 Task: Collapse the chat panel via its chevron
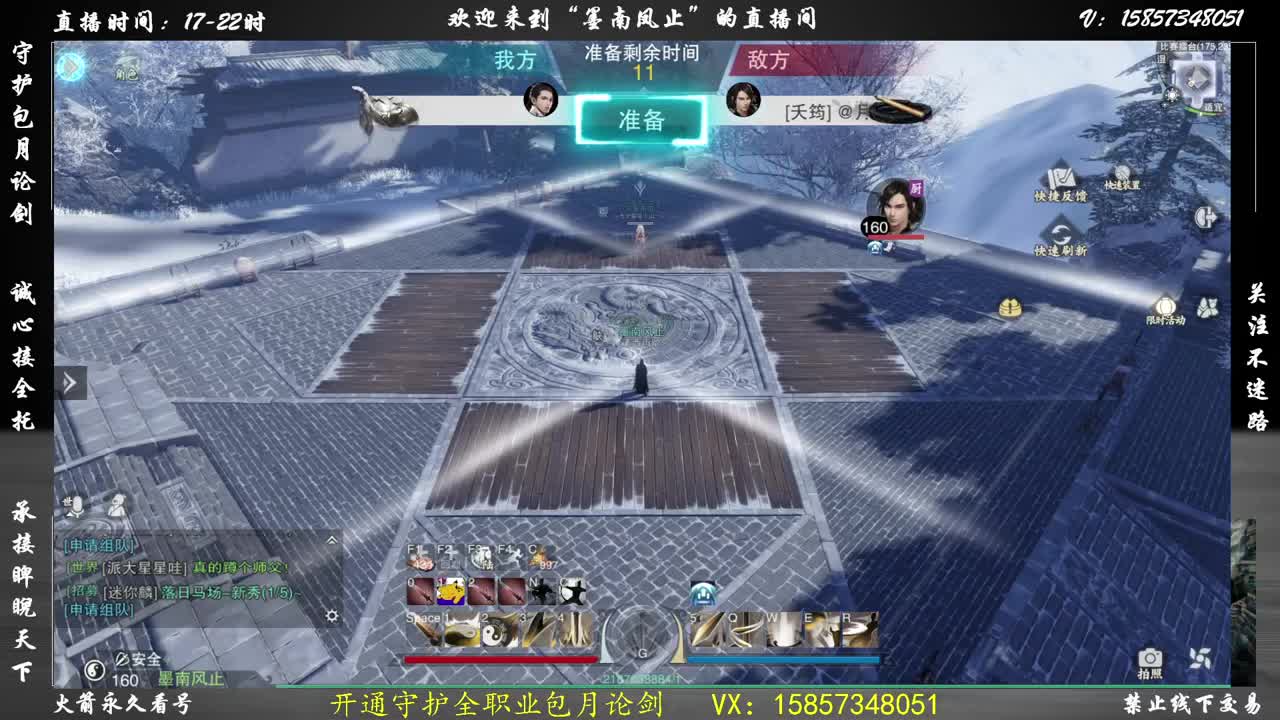(333, 540)
